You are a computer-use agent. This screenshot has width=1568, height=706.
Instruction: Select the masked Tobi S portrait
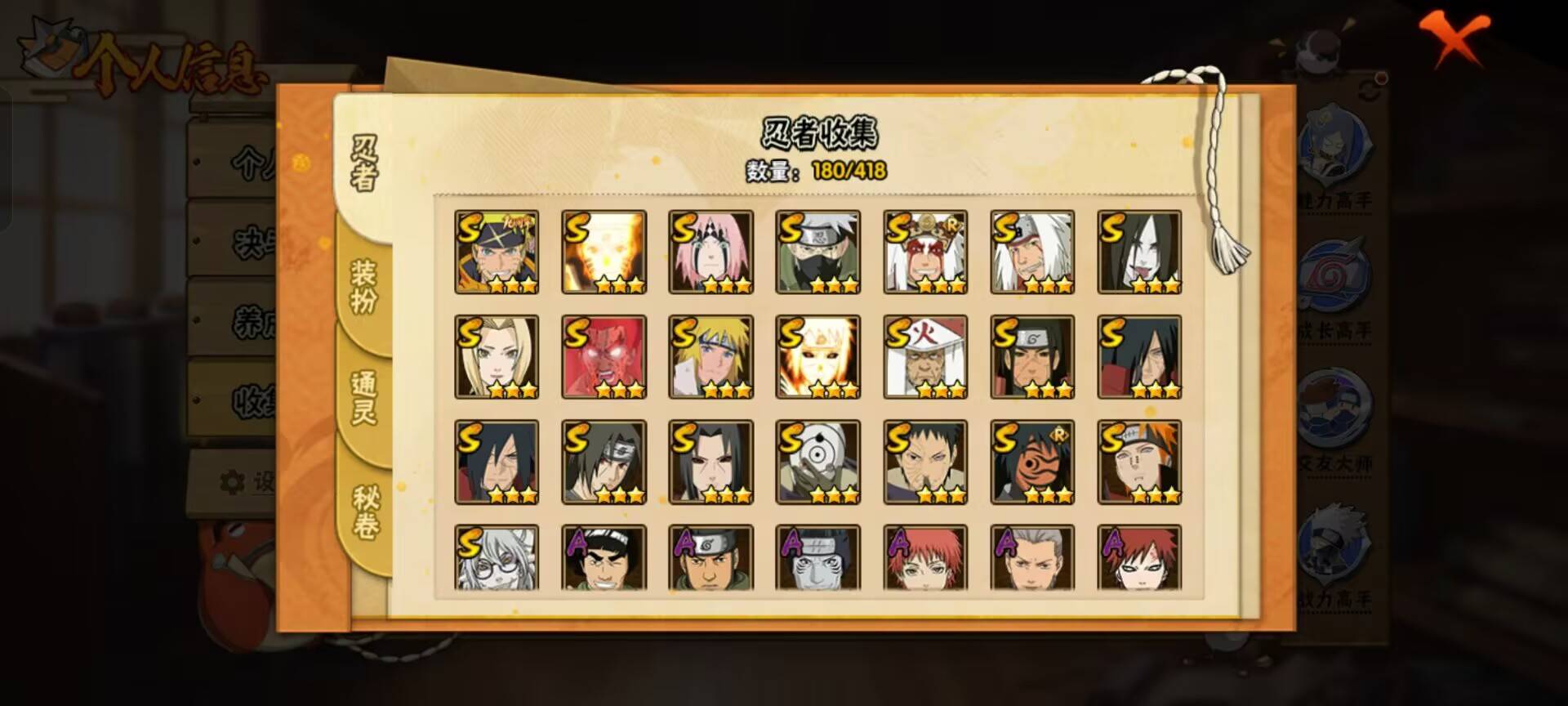point(818,464)
